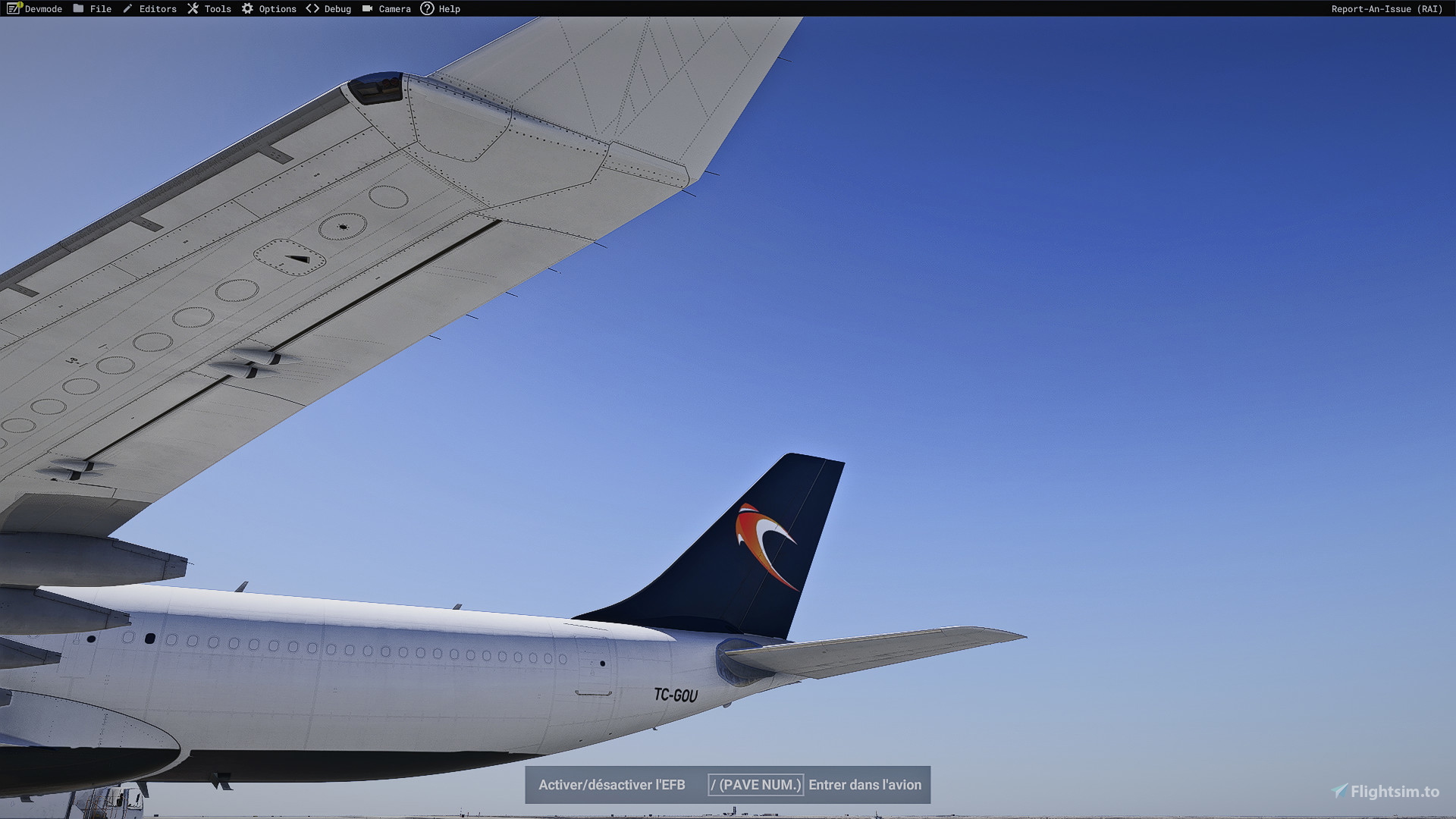Open the Debug dropdown menu

(334, 8)
